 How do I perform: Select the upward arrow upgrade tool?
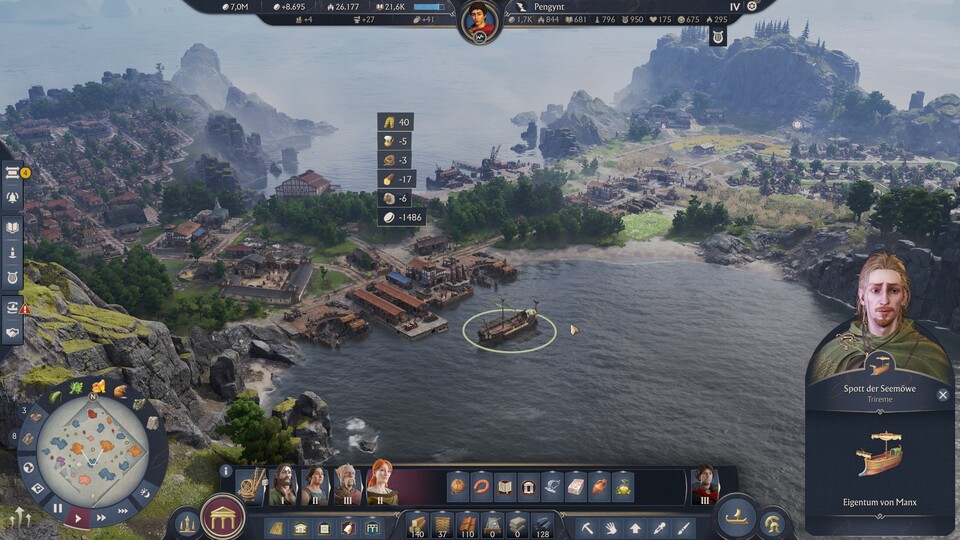635,527
